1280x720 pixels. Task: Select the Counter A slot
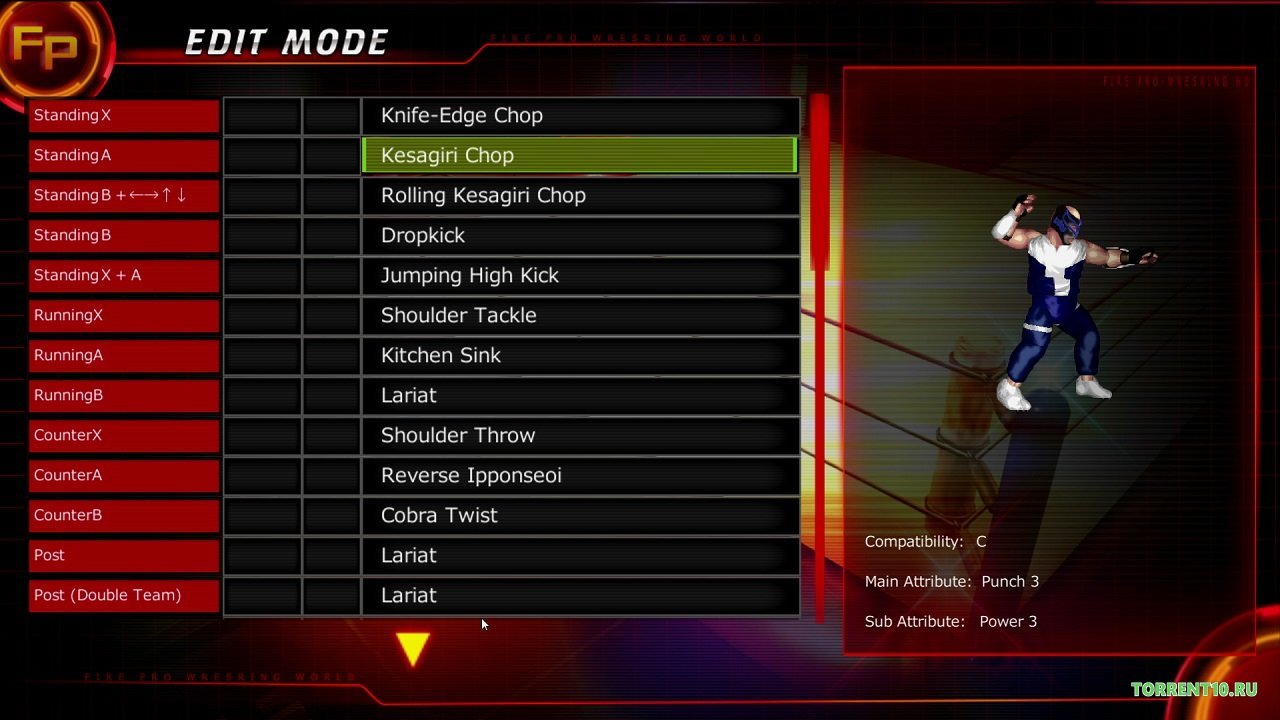[122, 475]
